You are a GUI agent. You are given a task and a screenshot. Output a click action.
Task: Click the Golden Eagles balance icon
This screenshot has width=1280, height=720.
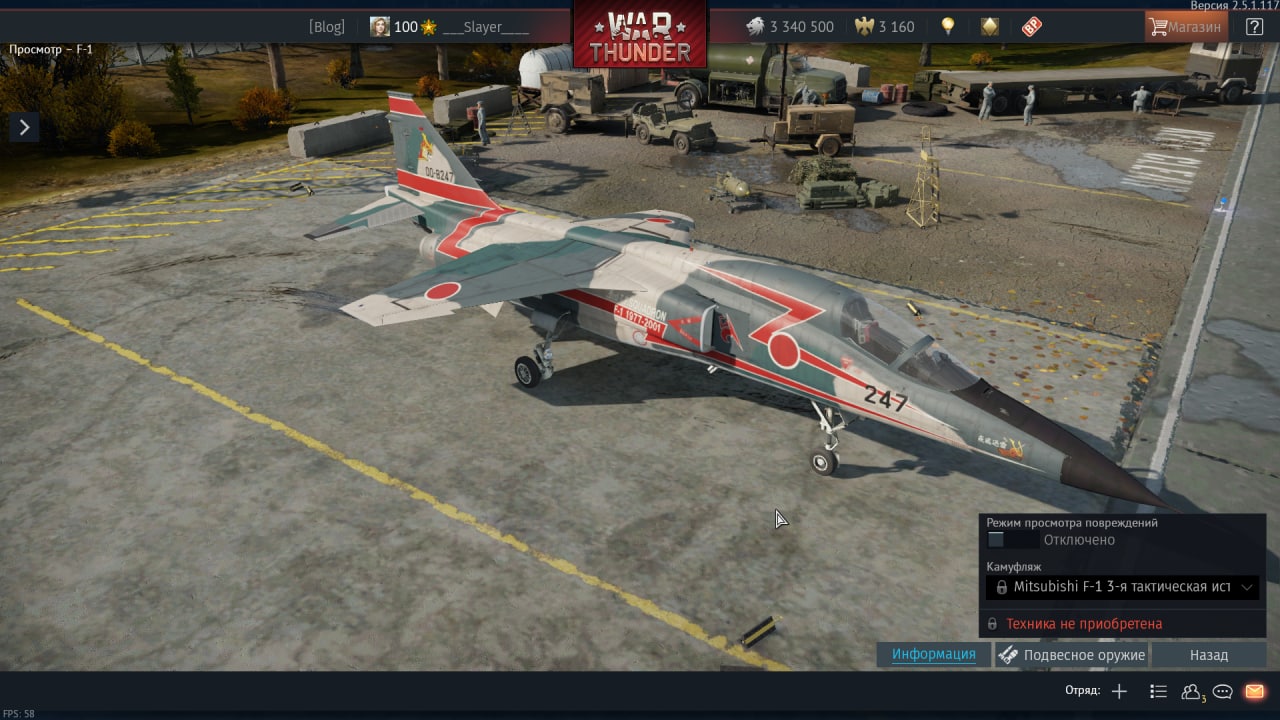pyautogui.click(x=865, y=27)
